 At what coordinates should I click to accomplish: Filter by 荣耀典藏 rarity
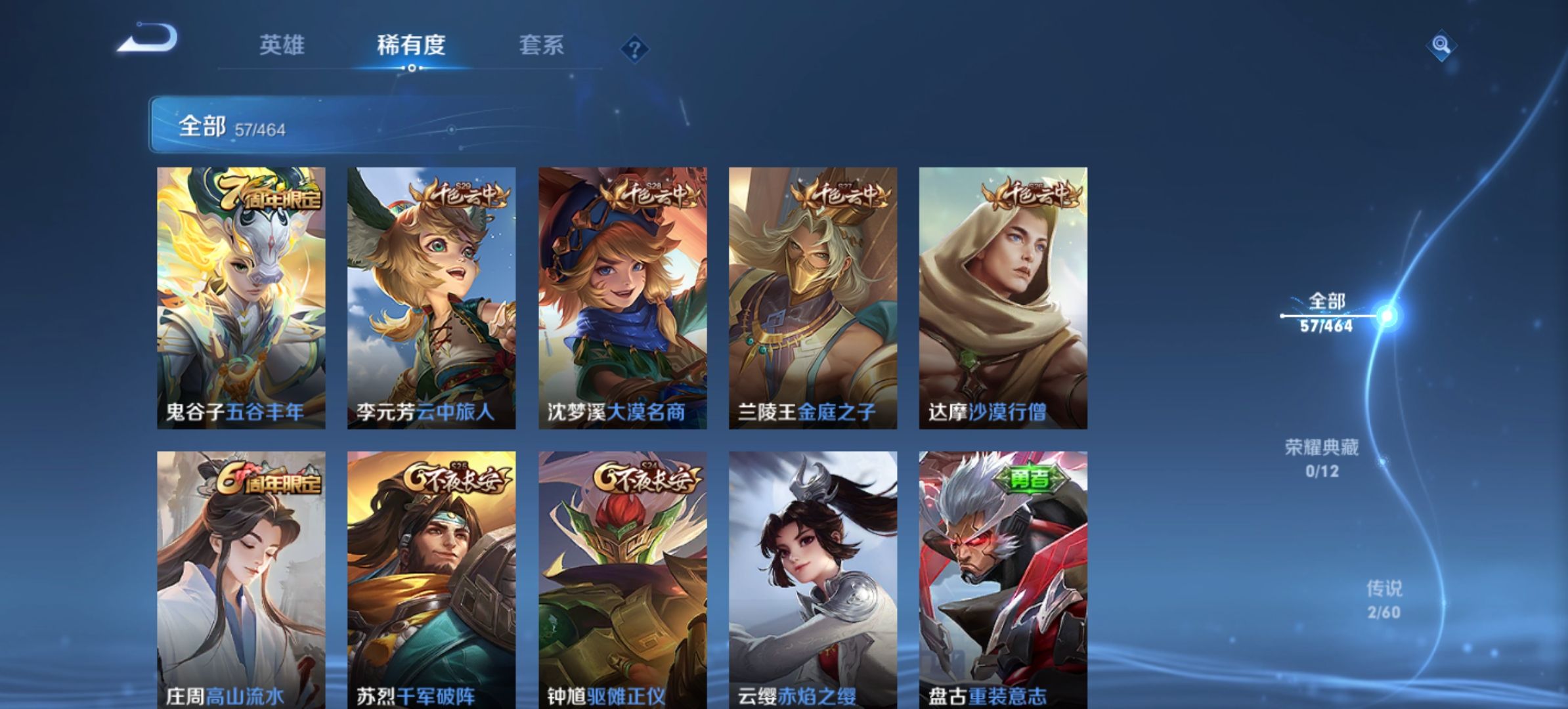(x=1321, y=458)
